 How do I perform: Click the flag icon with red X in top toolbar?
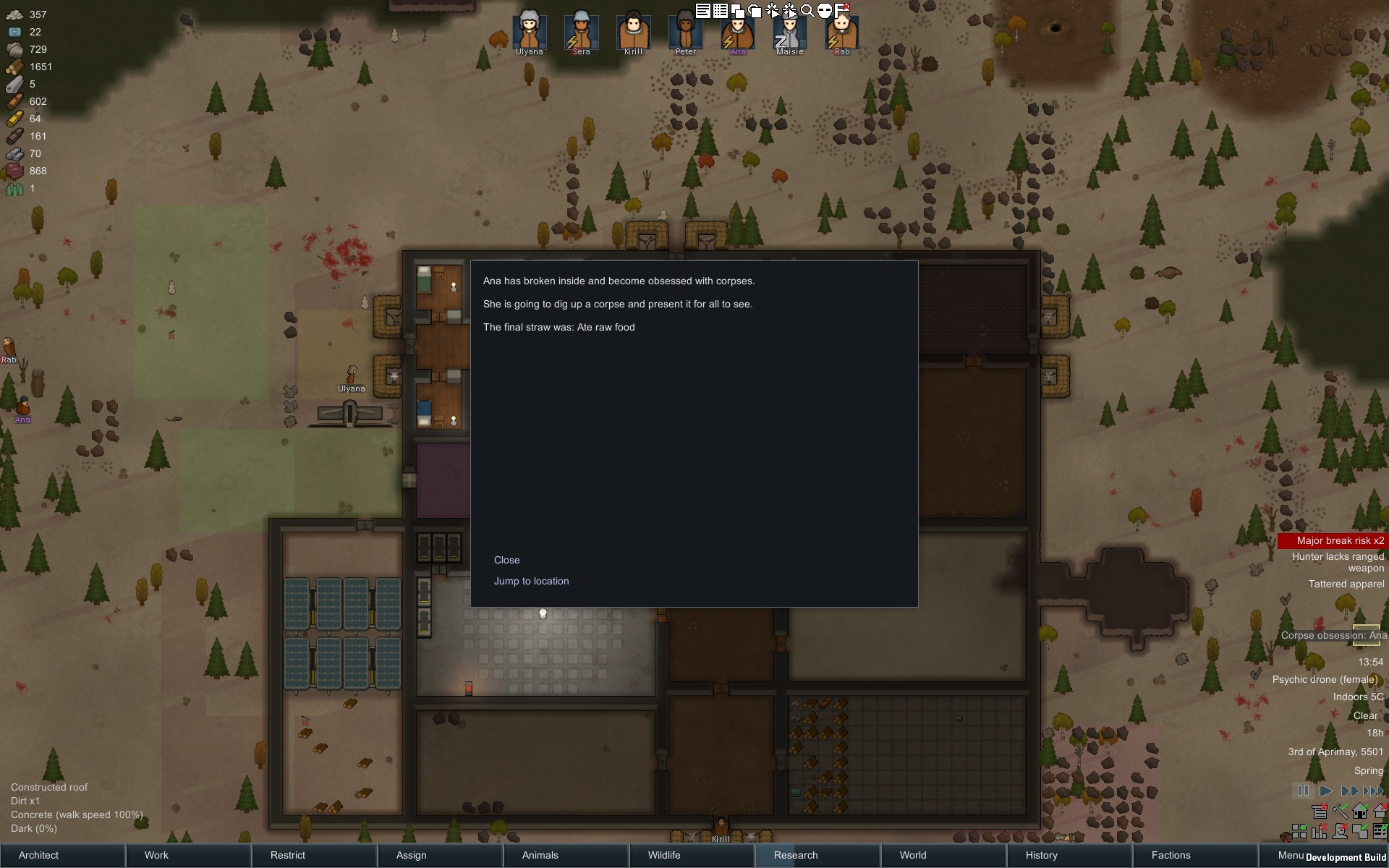pyautogui.click(x=842, y=10)
